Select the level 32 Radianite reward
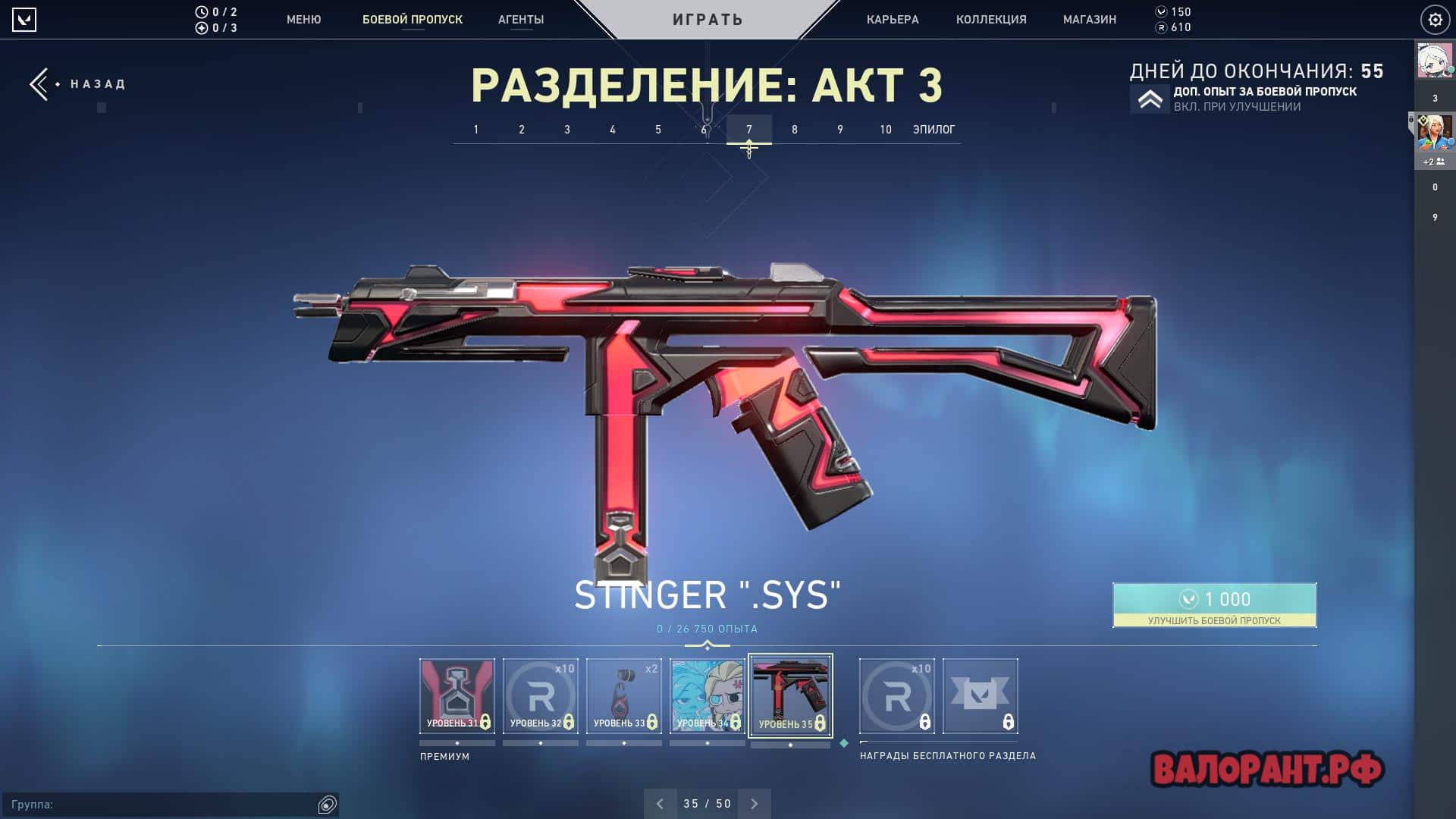 click(541, 696)
